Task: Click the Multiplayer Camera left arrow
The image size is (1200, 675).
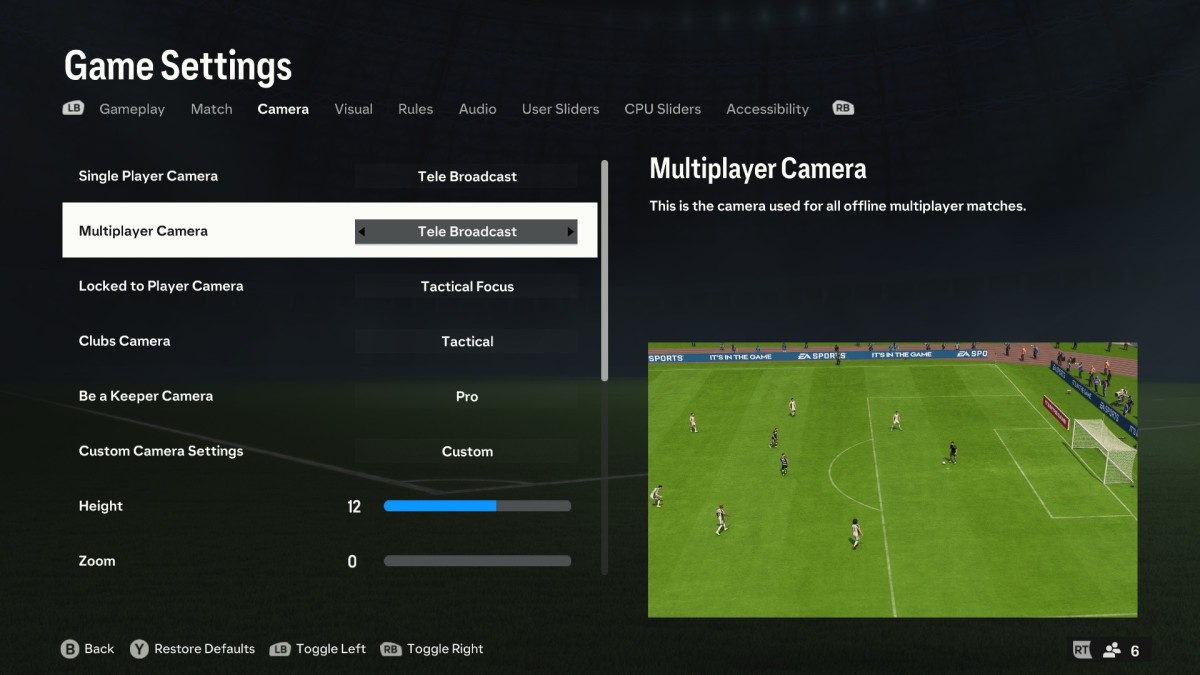Action: (362, 232)
